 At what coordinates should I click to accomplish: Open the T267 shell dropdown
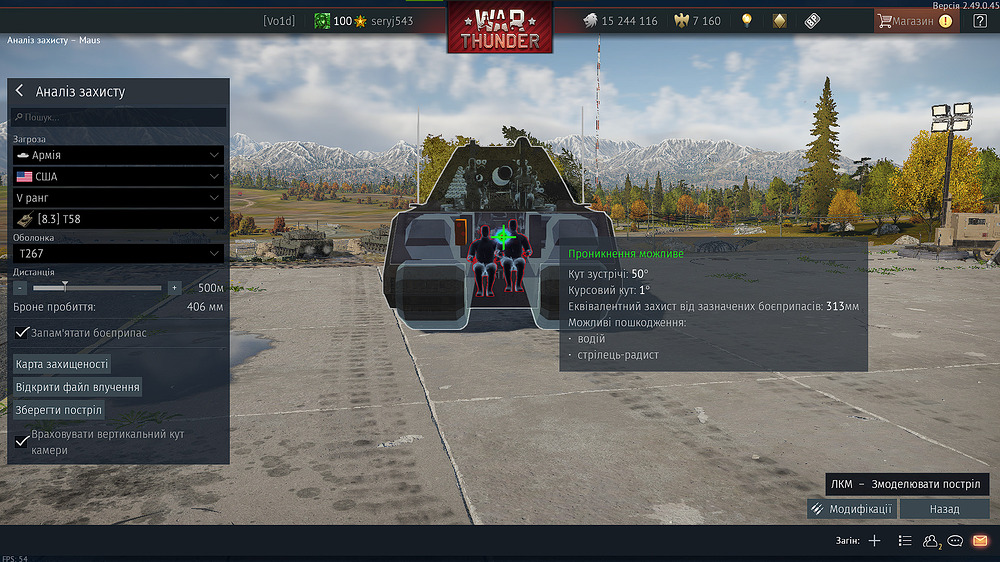pos(118,254)
